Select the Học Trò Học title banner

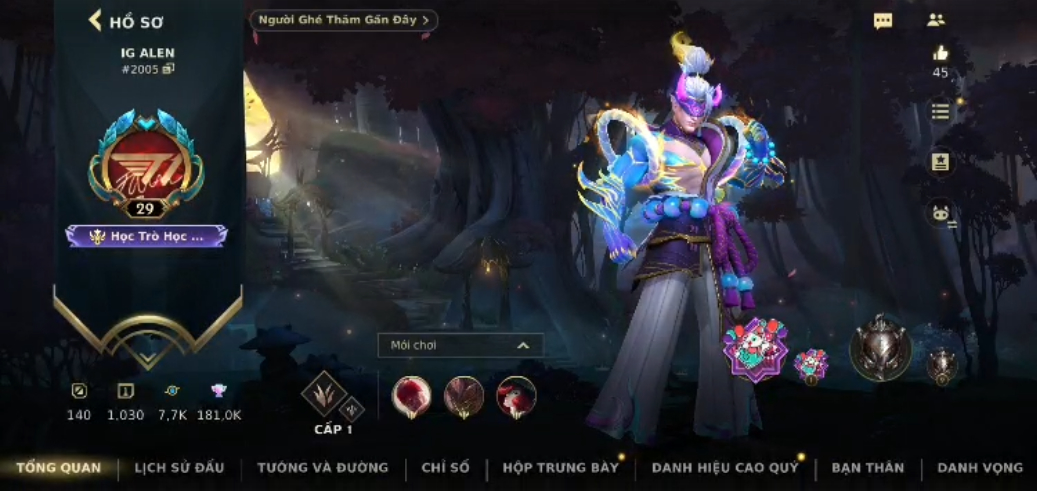pos(147,236)
